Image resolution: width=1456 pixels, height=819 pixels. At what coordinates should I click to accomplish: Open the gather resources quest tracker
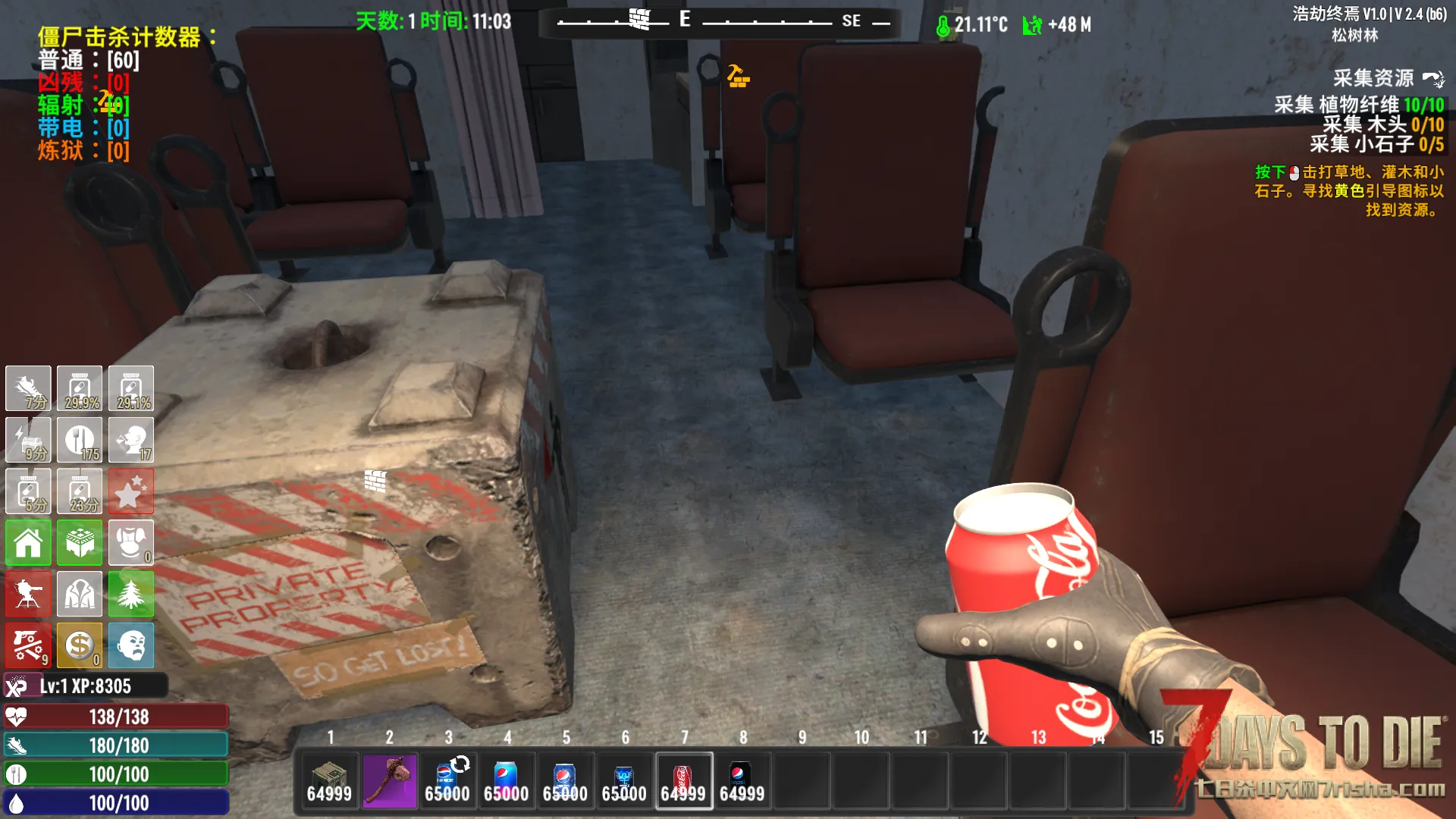click(1373, 78)
